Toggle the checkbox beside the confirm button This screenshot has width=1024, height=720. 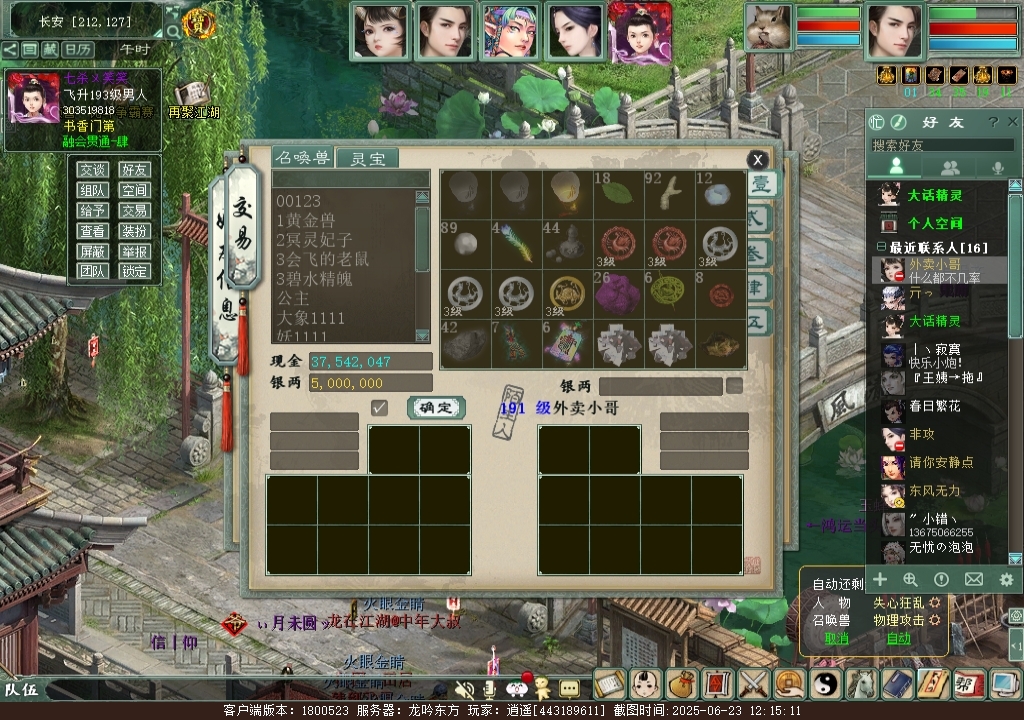click(x=379, y=407)
